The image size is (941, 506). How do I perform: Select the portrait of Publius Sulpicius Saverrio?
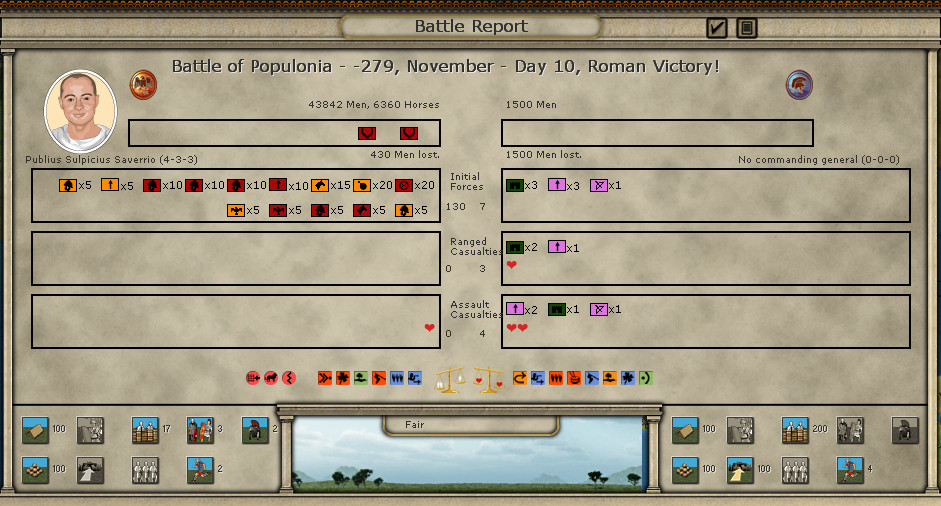tap(80, 111)
